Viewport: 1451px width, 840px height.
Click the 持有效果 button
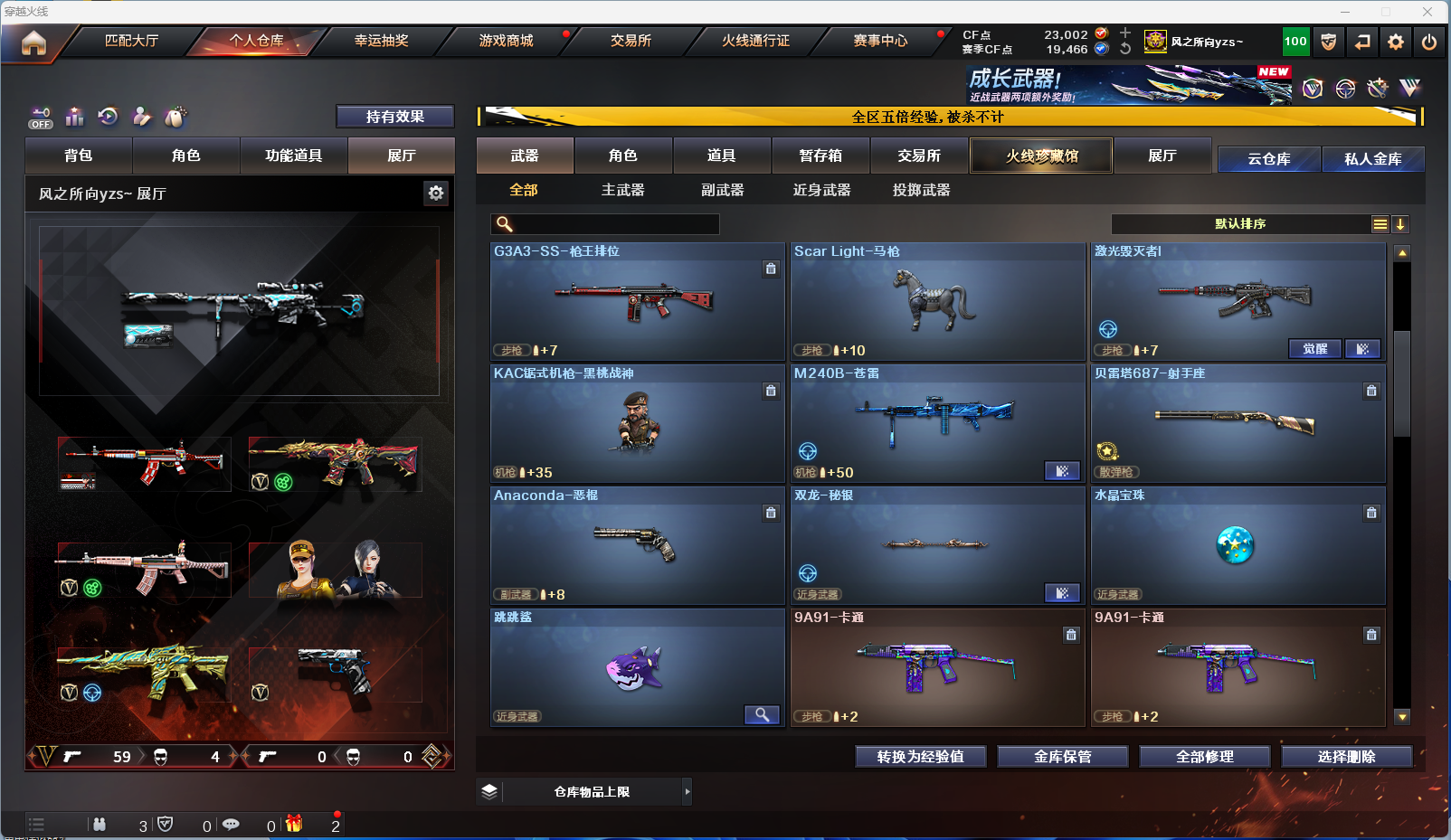point(394,117)
